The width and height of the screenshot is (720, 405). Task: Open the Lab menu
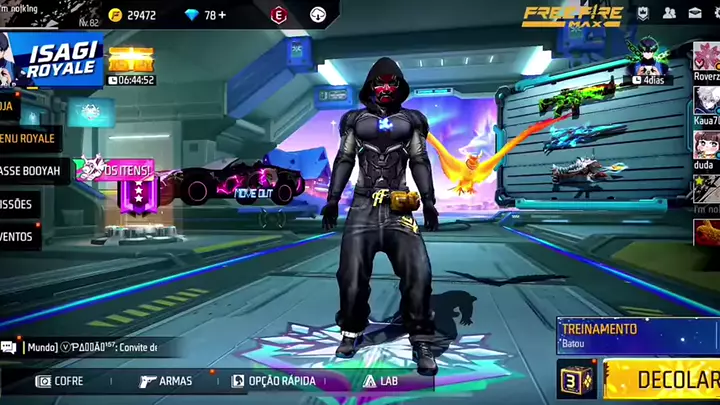coord(384,381)
